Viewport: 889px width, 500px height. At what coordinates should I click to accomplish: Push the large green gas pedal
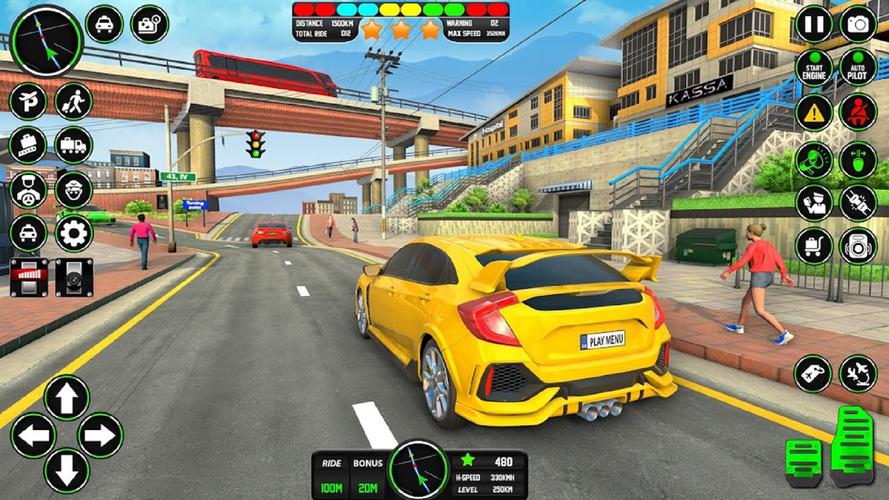point(853,446)
